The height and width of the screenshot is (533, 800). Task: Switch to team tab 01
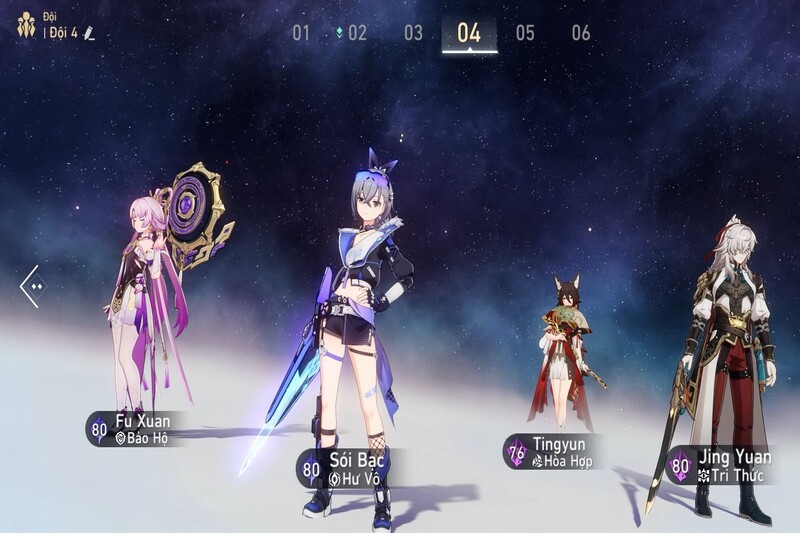point(301,33)
